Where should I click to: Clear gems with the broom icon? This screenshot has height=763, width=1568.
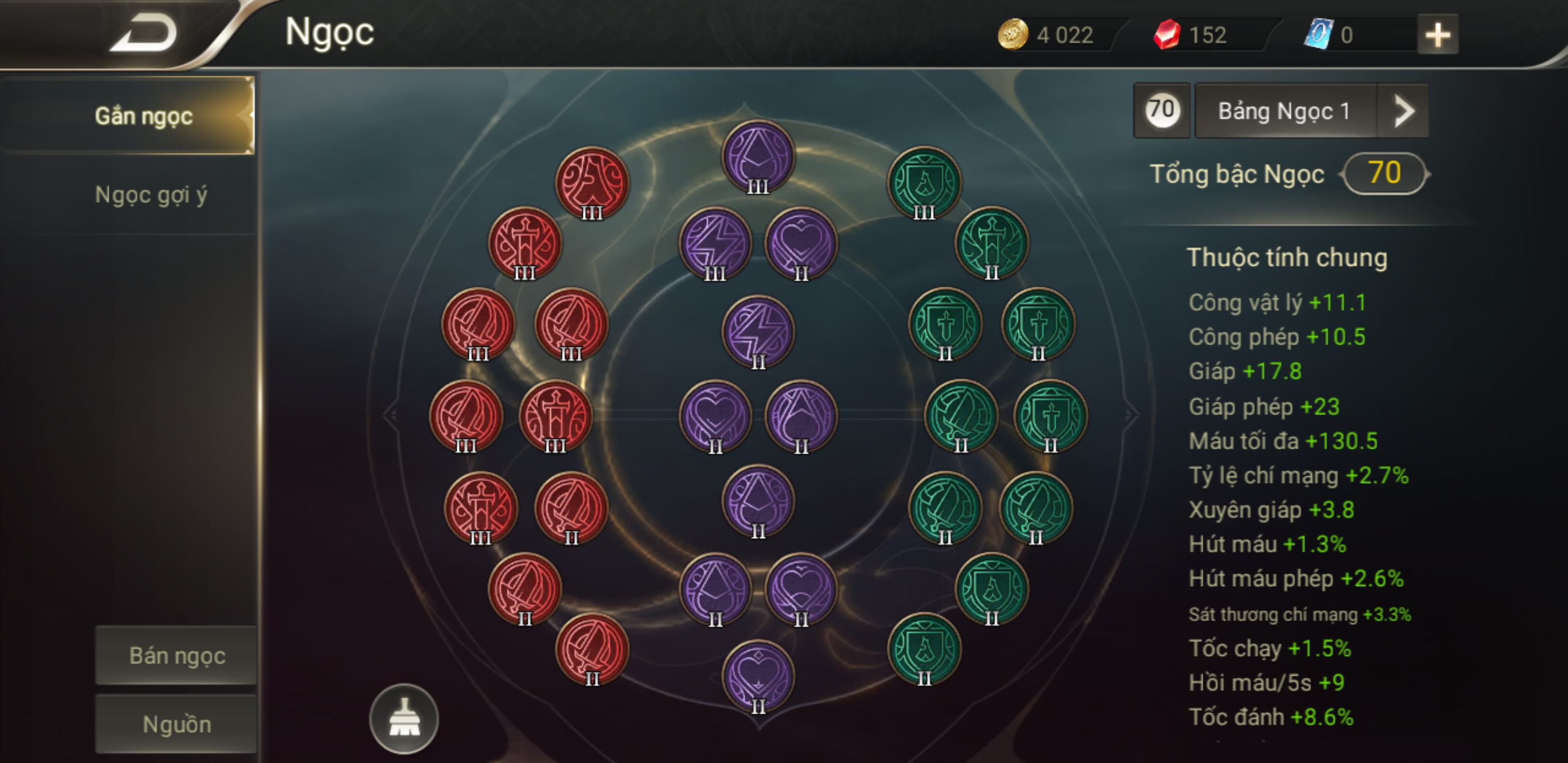pos(404,719)
